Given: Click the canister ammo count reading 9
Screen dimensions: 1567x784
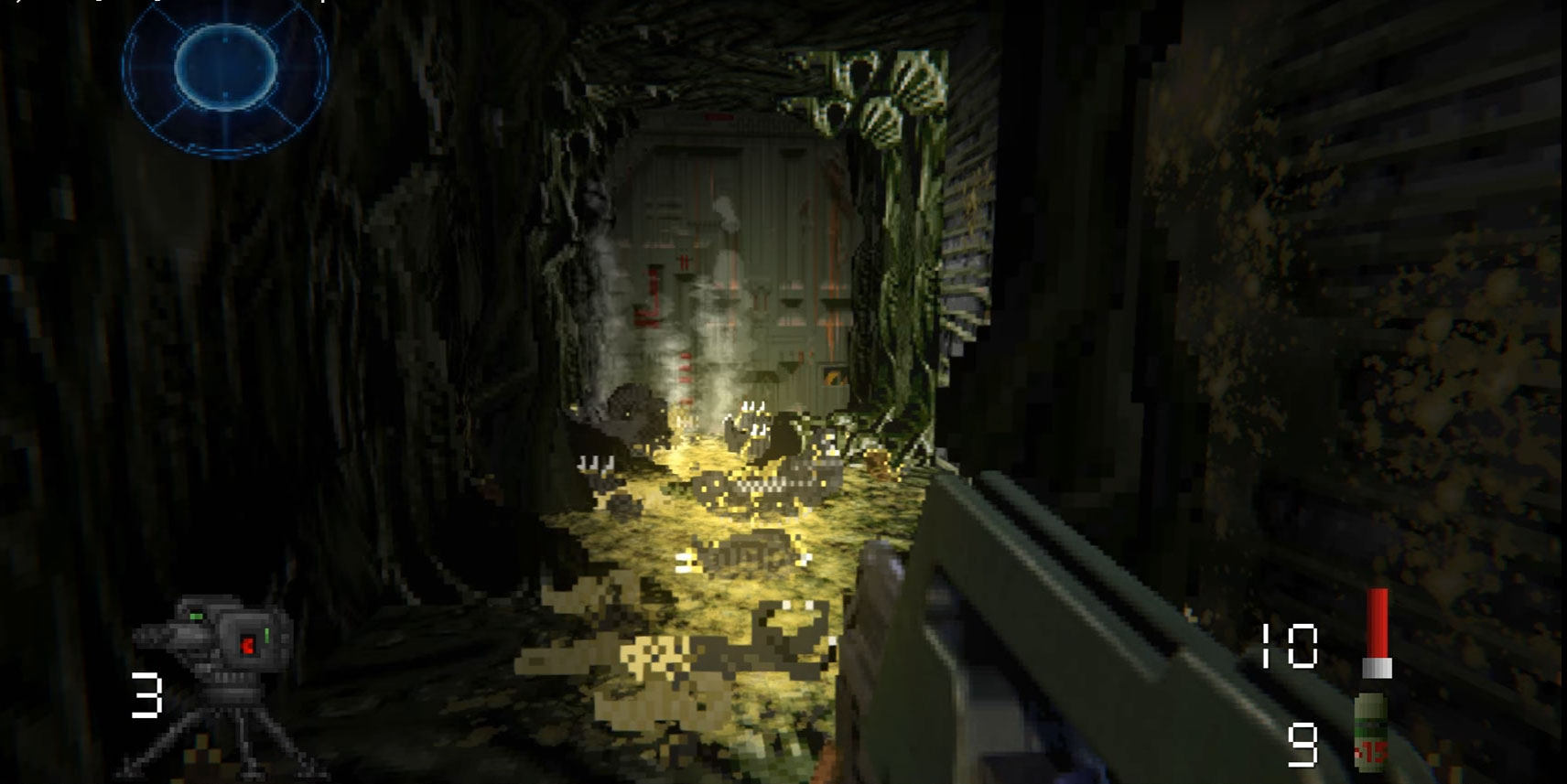Looking at the screenshot, I should 1303,742.
